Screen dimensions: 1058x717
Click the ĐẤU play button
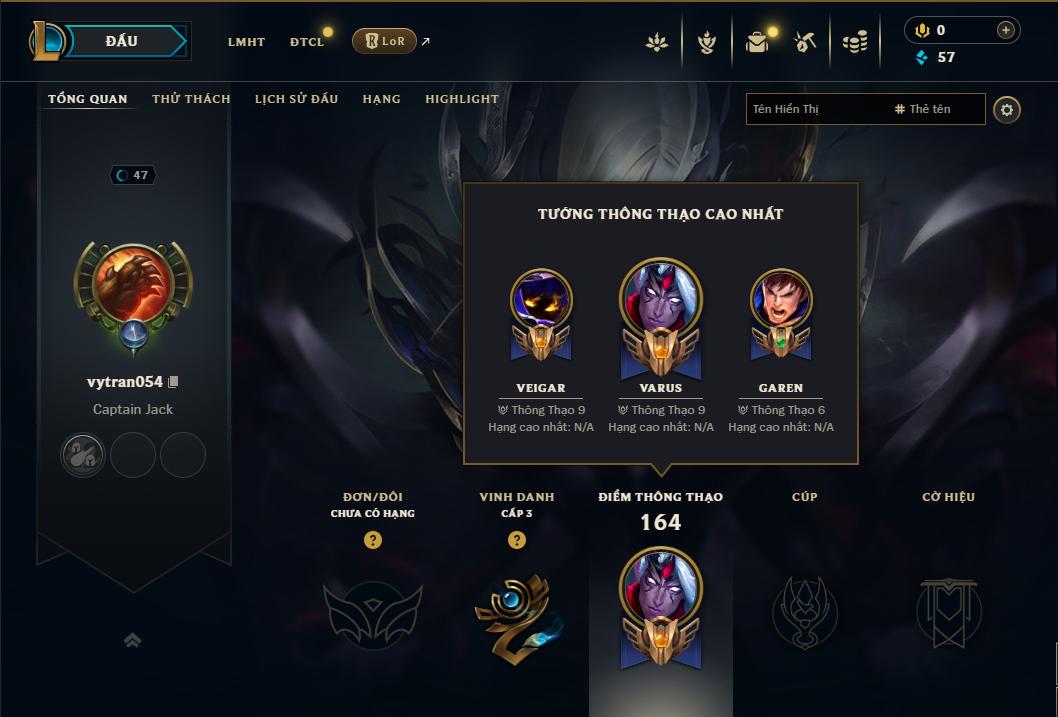[x=121, y=41]
